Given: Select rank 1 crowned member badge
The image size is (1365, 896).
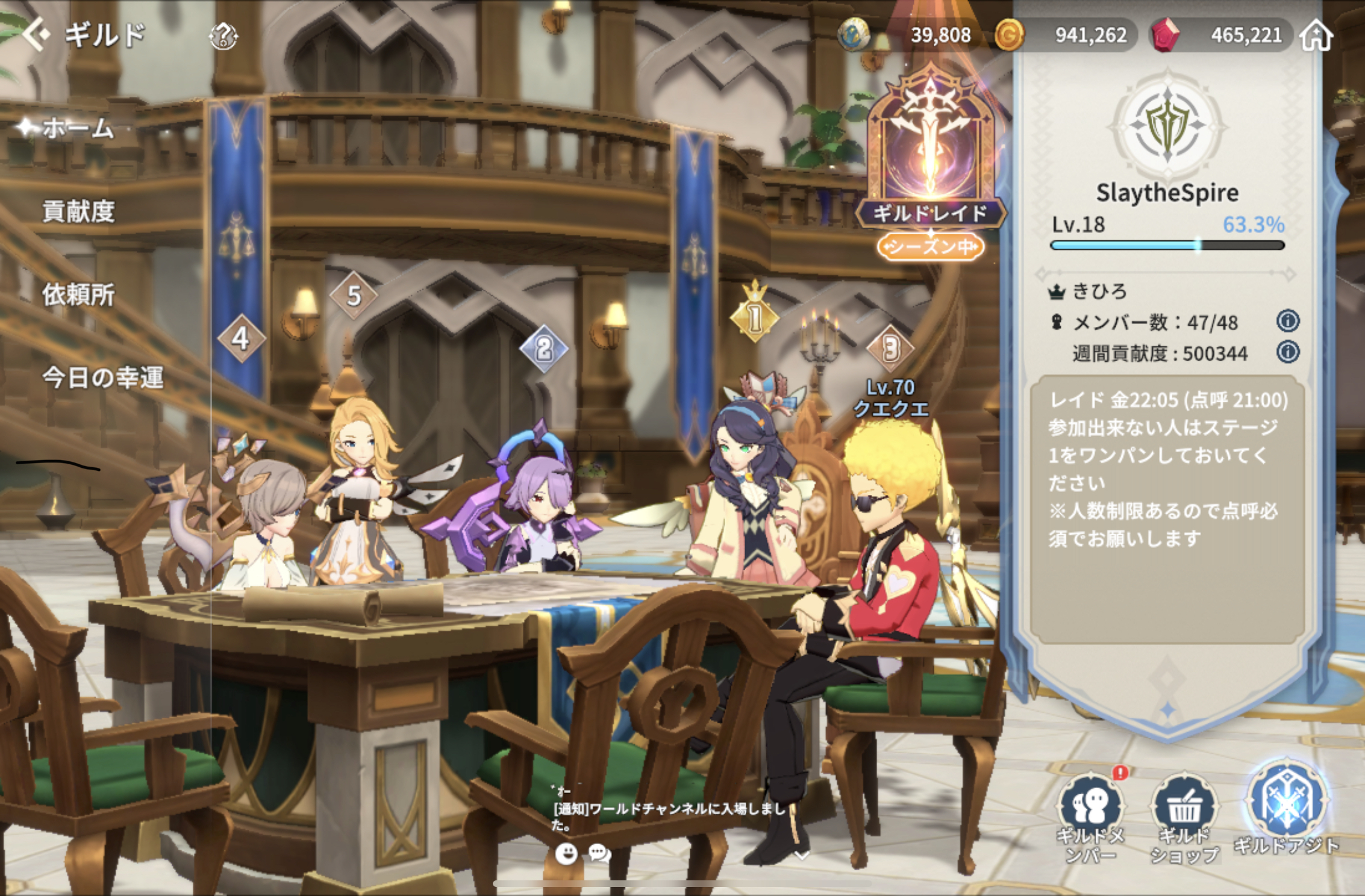Looking at the screenshot, I should 755,314.
